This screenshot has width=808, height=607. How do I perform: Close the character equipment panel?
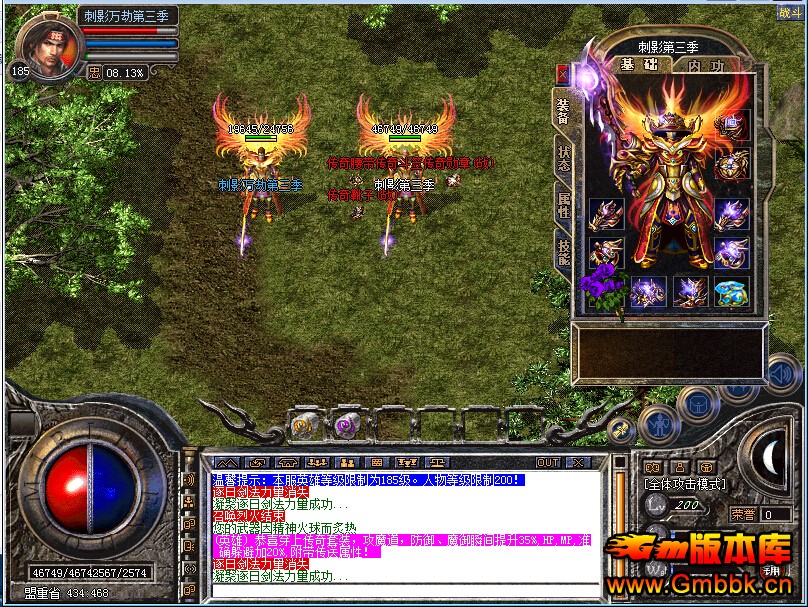point(562,73)
